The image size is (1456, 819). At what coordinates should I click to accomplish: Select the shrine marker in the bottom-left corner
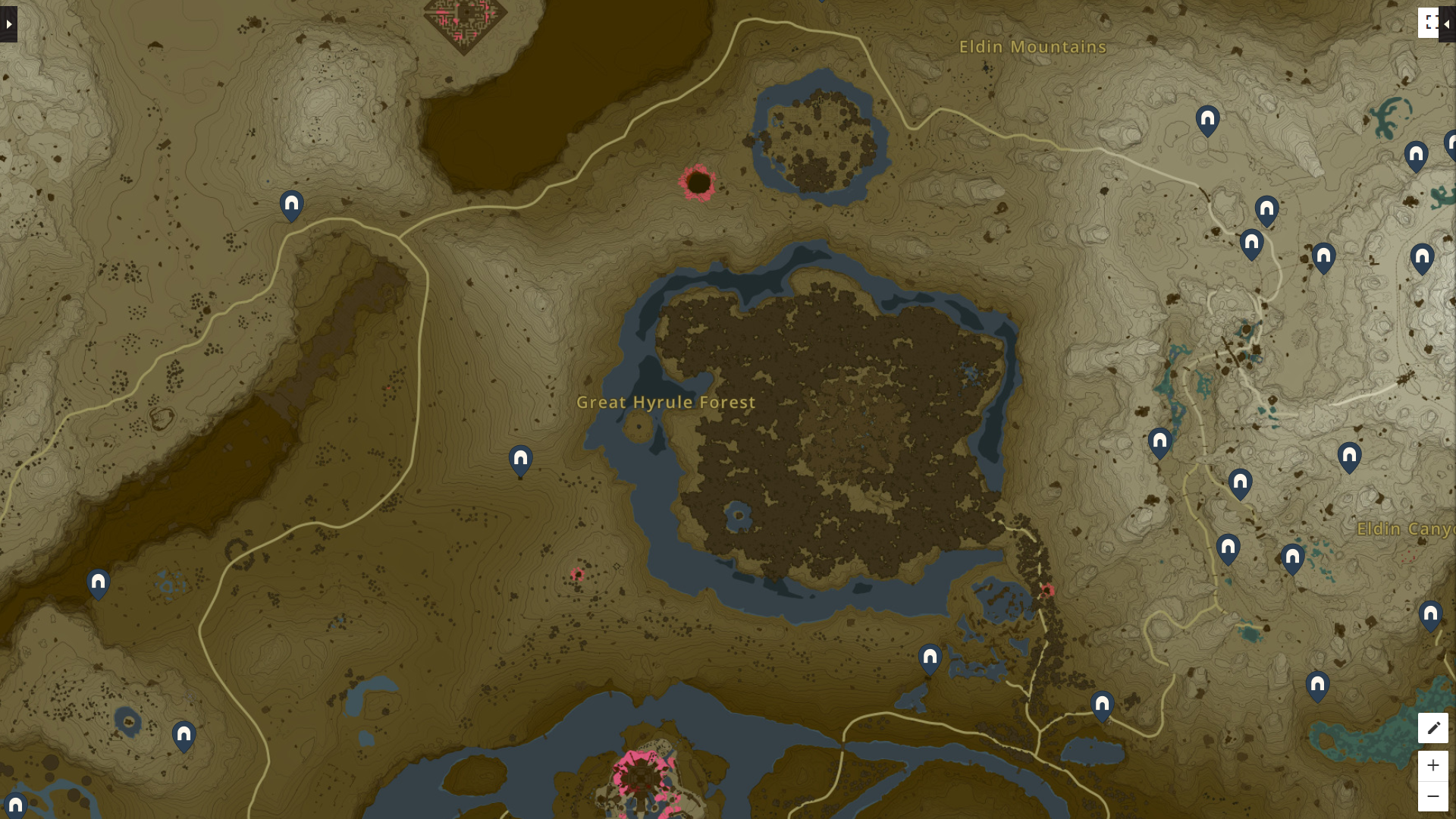click(184, 735)
